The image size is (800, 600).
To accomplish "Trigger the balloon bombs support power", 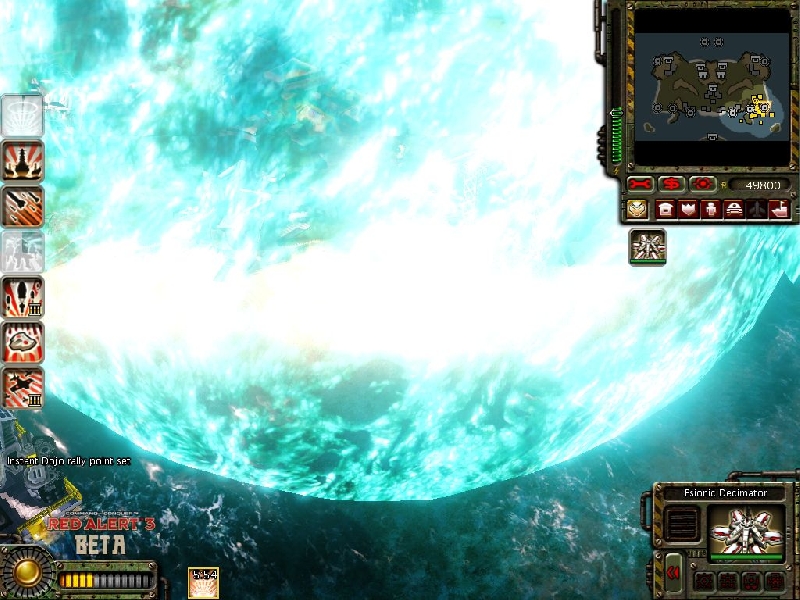I will click(x=22, y=297).
